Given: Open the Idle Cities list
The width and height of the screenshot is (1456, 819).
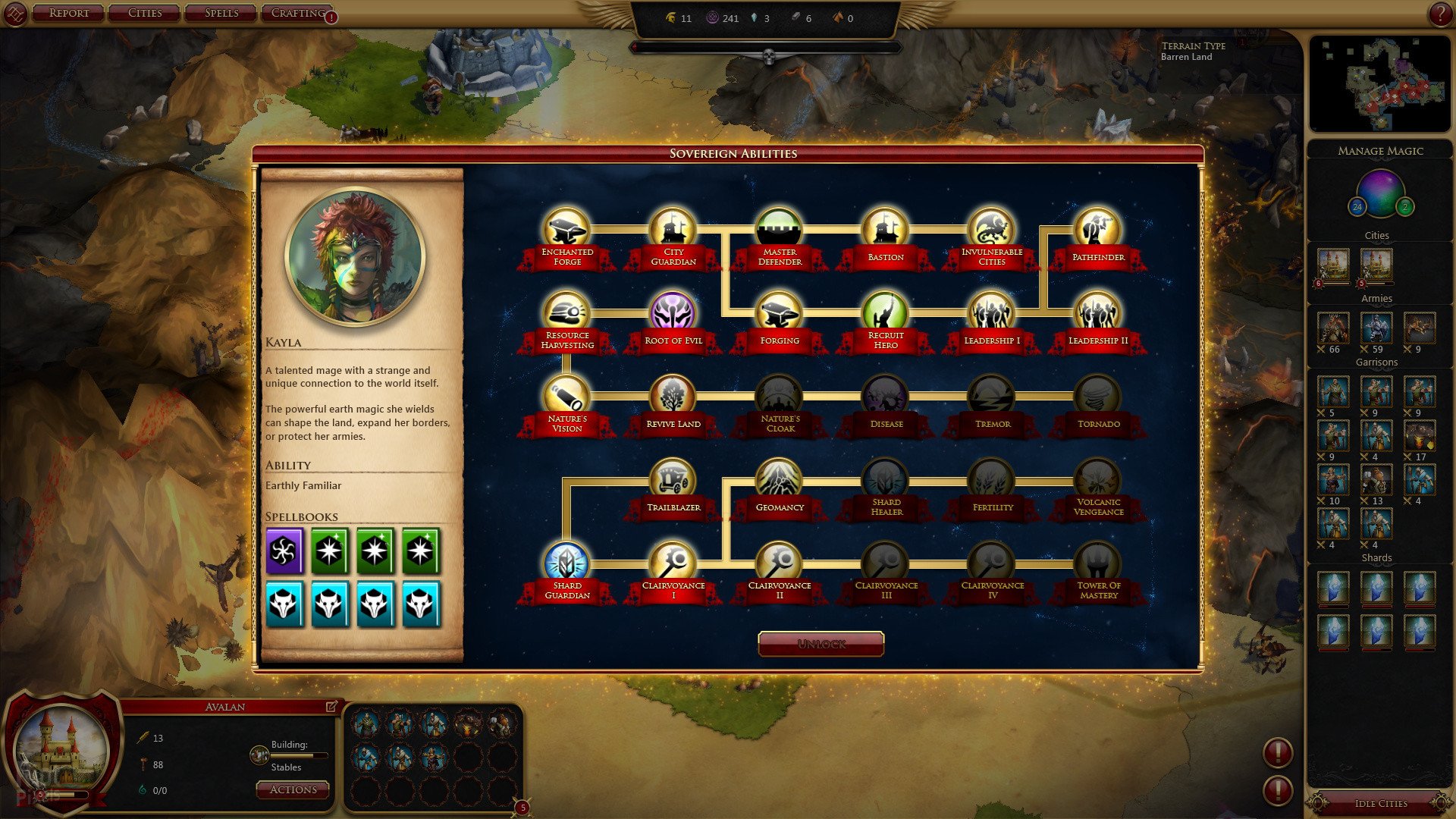Looking at the screenshot, I should click(x=1380, y=803).
